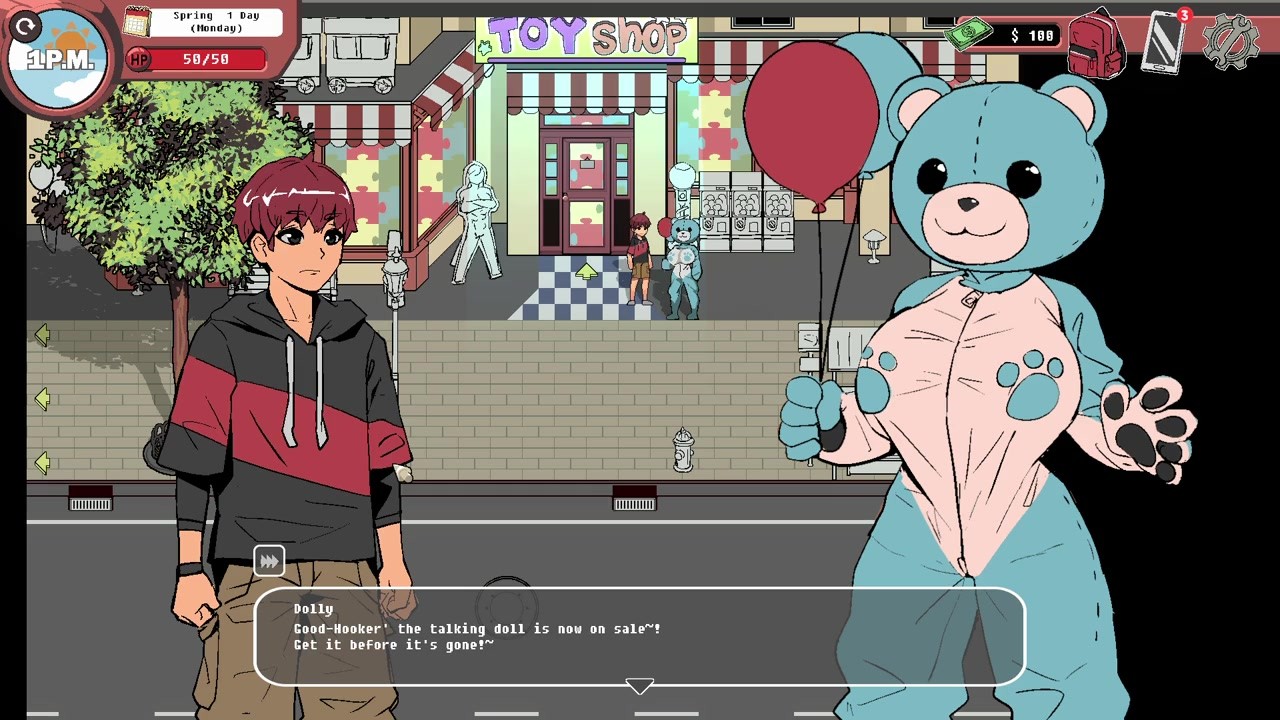Screen dimensions: 1280x720
Task: Click the fast-forward skip dialogue button
Action: (269, 561)
